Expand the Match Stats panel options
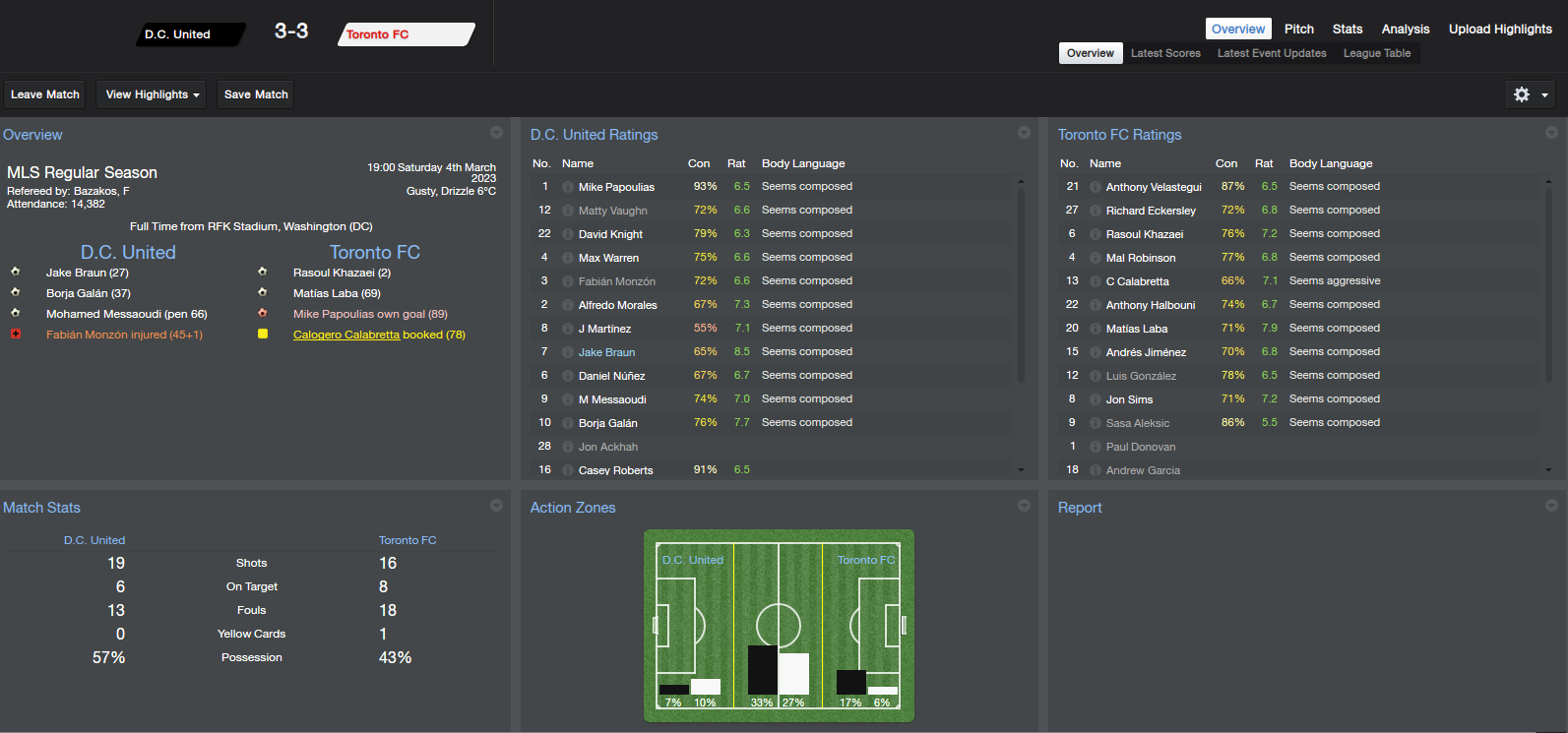 [x=496, y=506]
